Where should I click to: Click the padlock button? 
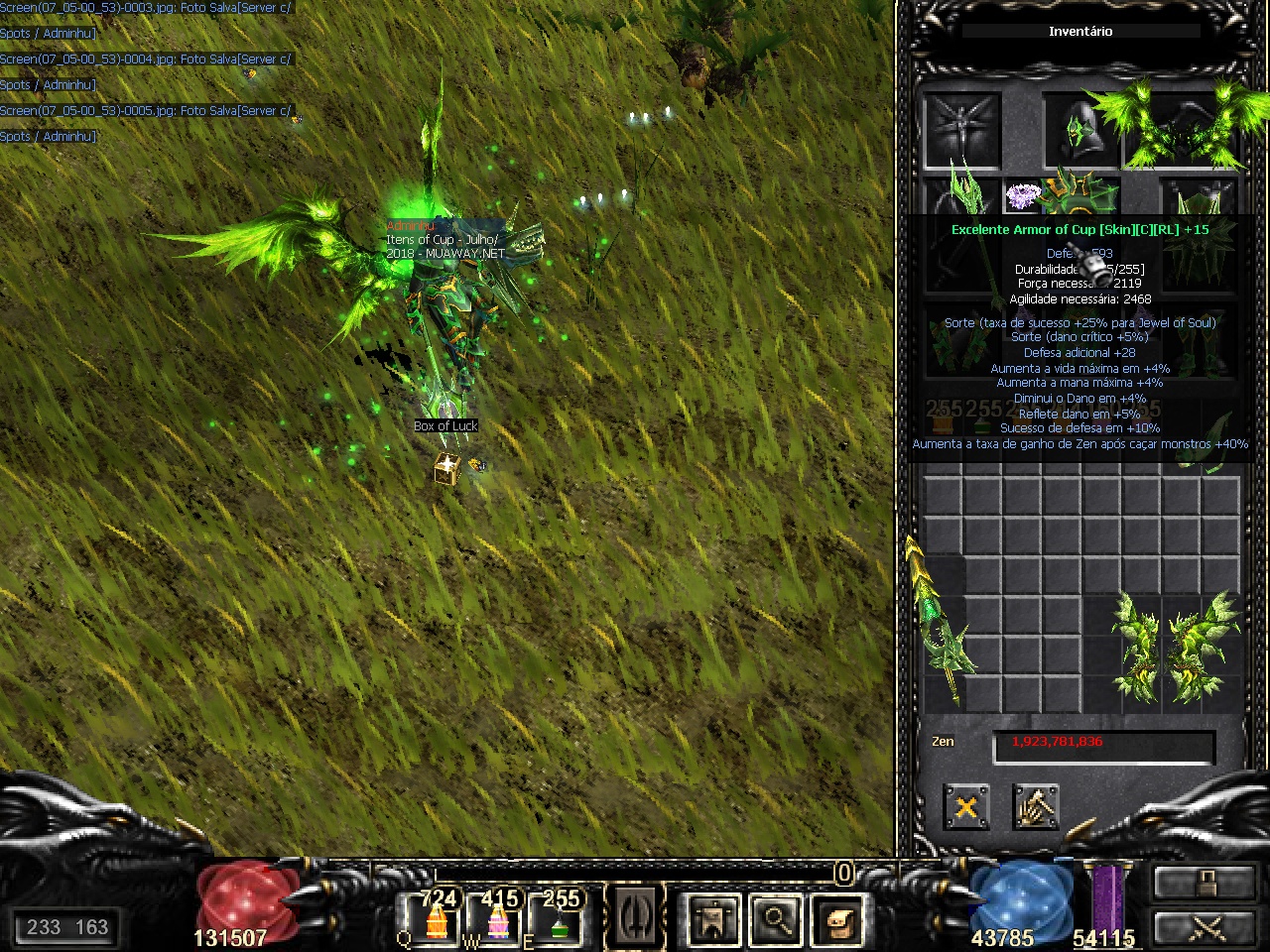click(x=1205, y=882)
